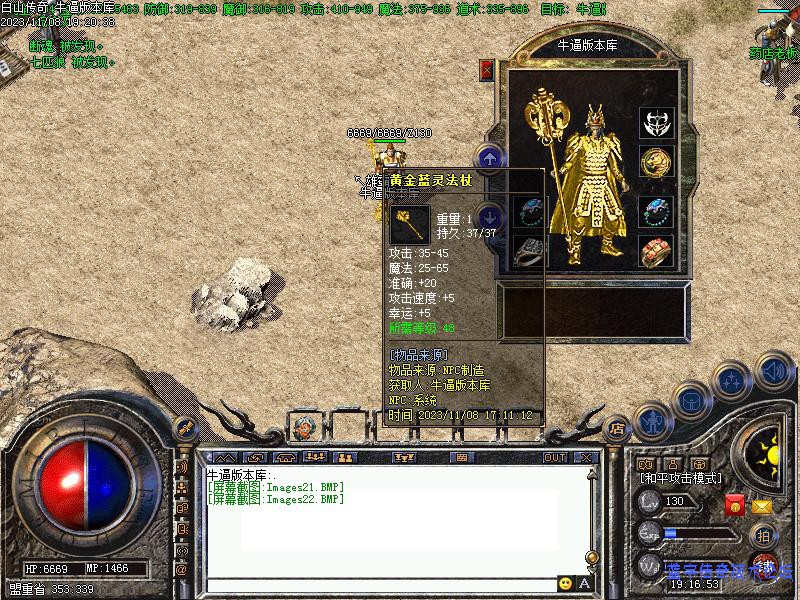The image size is (800, 600).
Task: Open the shop with the 店 button
Action: [617, 427]
